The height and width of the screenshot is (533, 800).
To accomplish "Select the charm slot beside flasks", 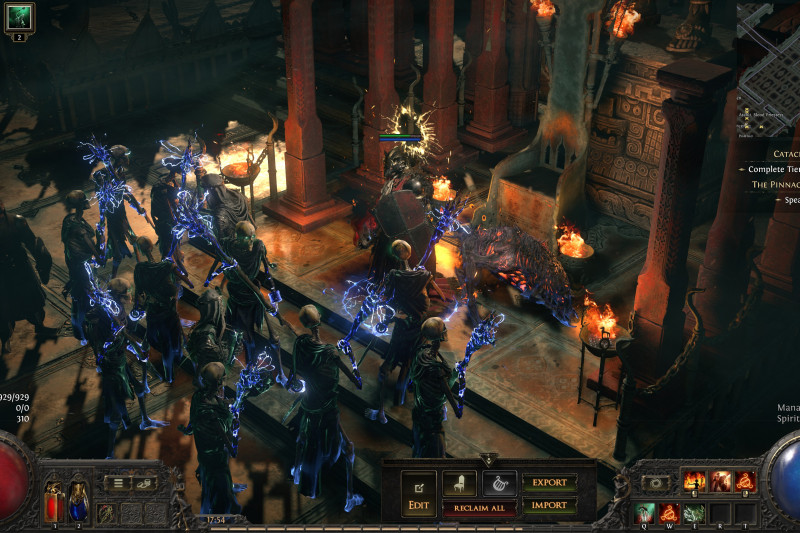I will 105,513.
